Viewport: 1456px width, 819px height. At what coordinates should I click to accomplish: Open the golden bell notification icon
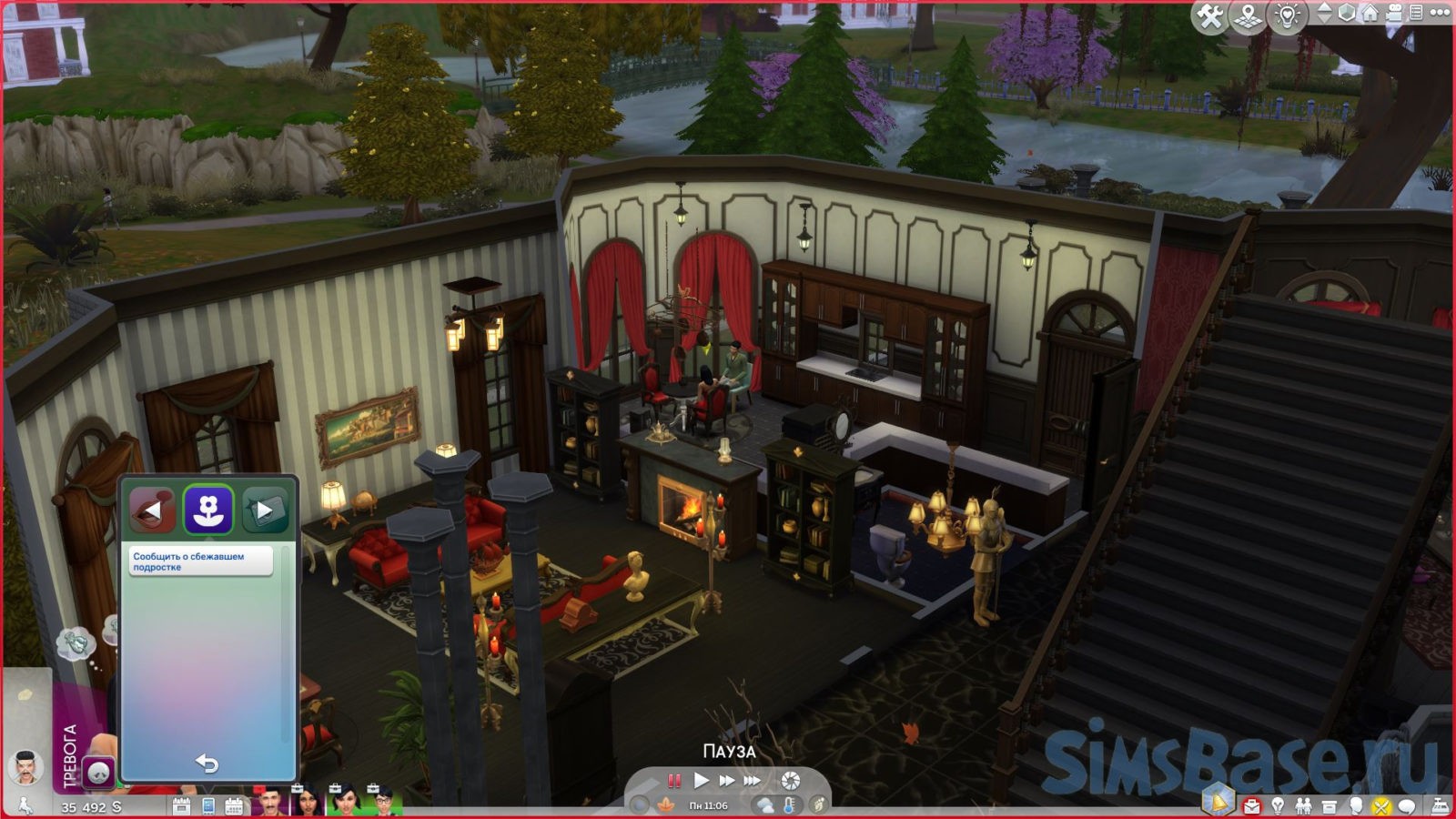[x=1218, y=802]
